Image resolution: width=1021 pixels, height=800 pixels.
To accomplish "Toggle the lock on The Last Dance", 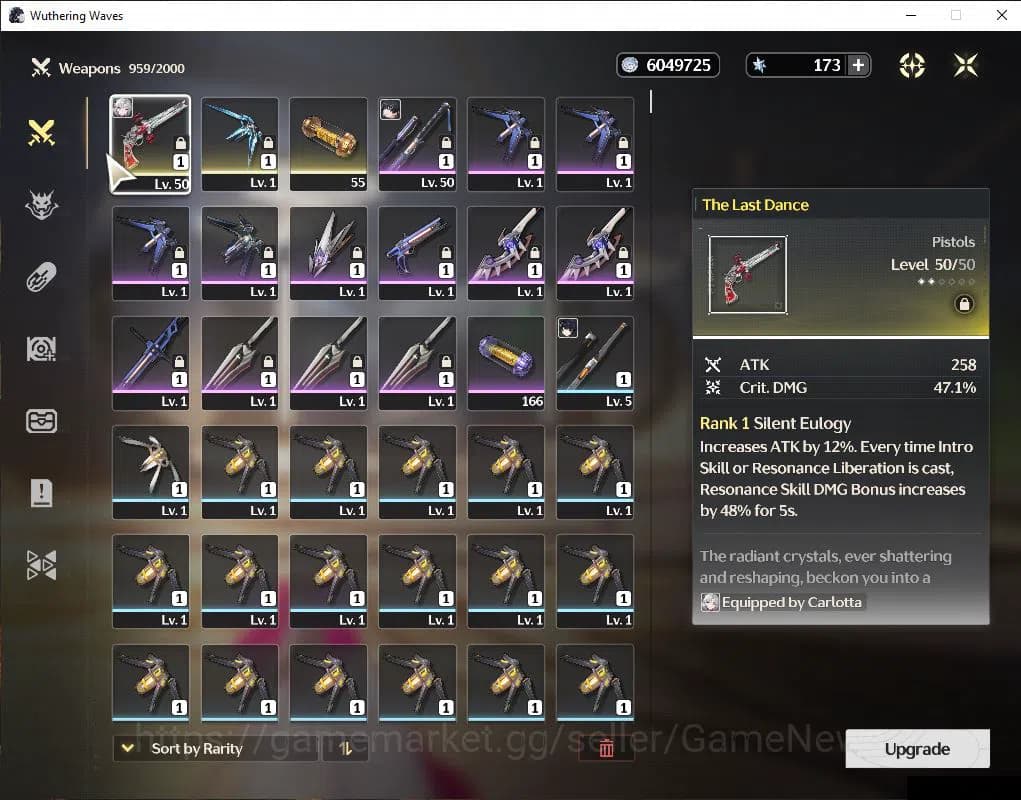I will [x=964, y=304].
